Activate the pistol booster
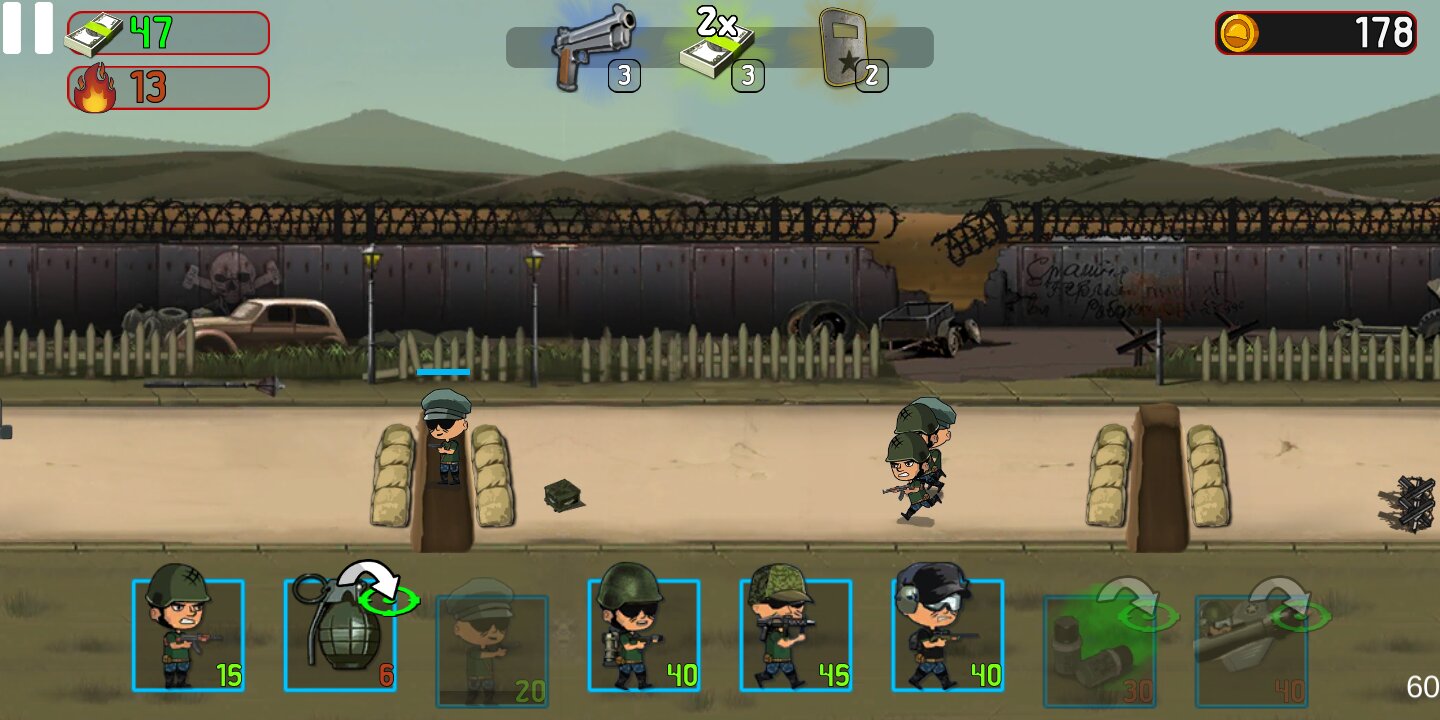The width and height of the screenshot is (1440, 720). click(596, 48)
